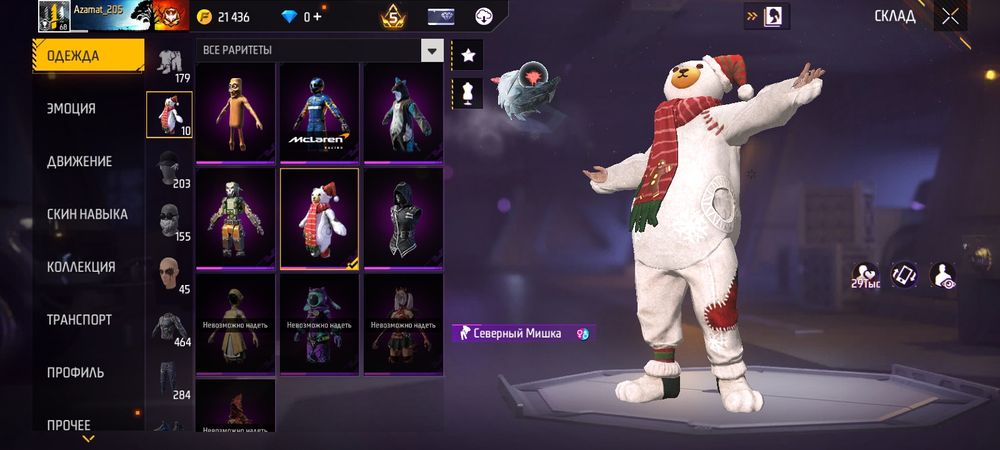
Task: Show the ТРАНСПОРТ category
Action: pyautogui.click(x=79, y=320)
